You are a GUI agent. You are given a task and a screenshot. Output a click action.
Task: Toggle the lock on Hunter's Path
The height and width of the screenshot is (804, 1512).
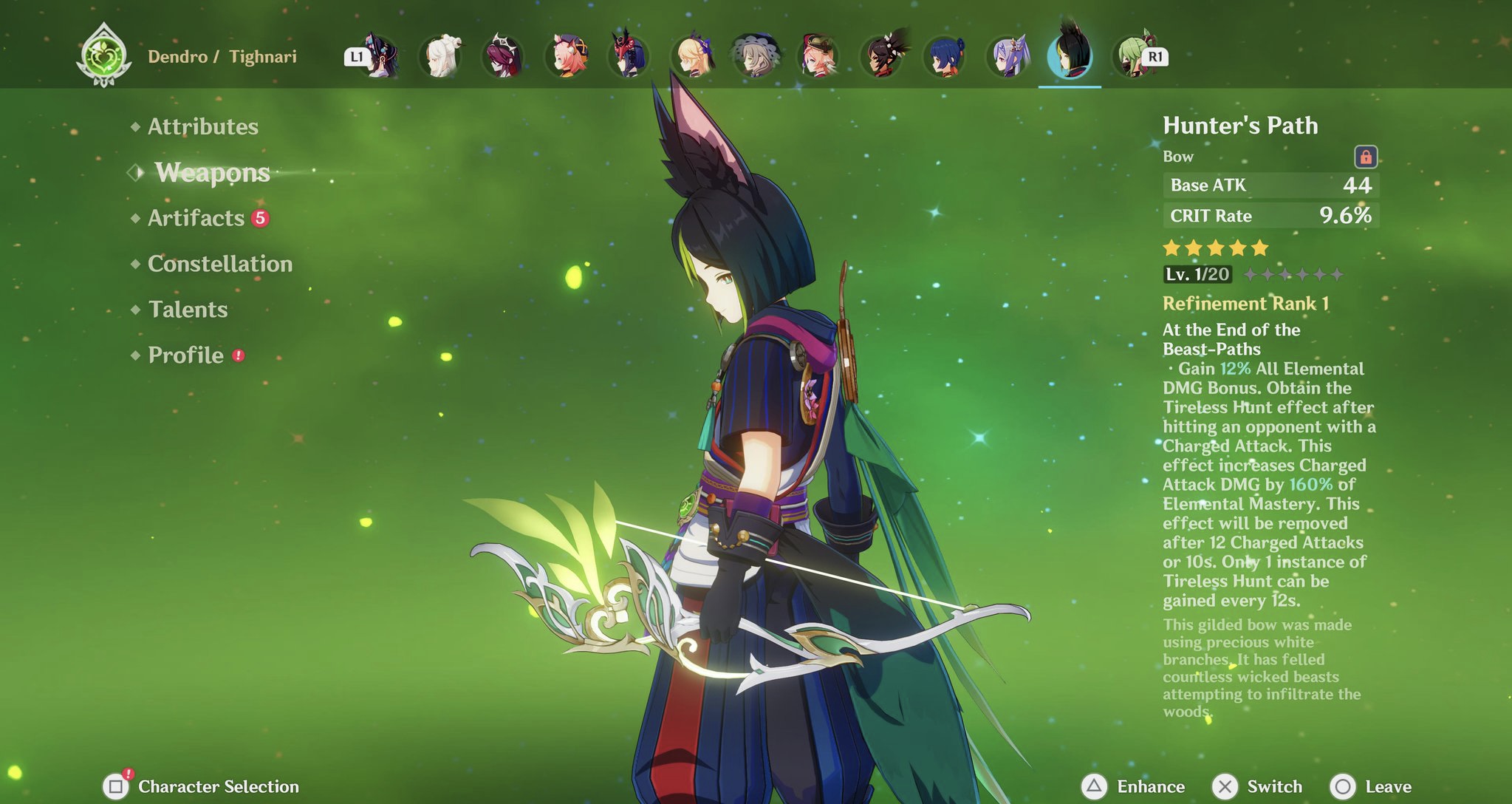coord(1365,157)
